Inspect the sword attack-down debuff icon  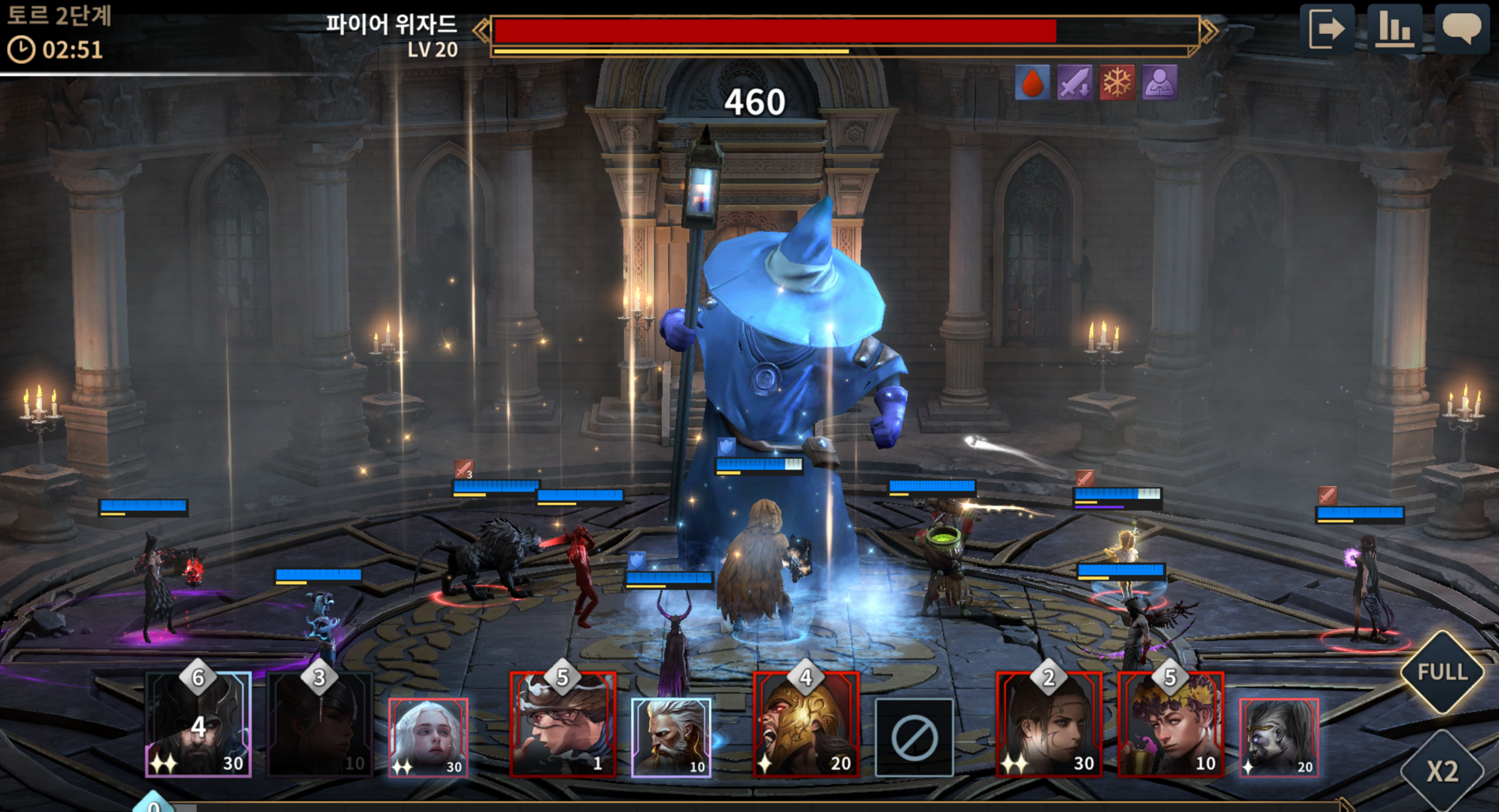click(x=1074, y=83)
